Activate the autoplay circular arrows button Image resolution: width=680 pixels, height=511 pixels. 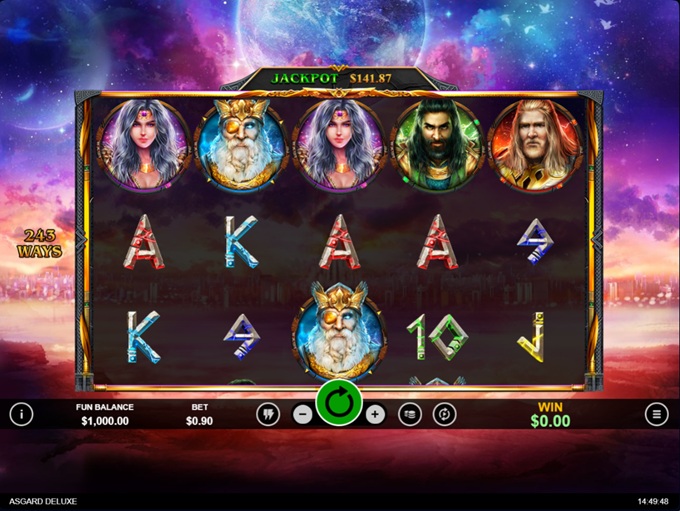445,415
